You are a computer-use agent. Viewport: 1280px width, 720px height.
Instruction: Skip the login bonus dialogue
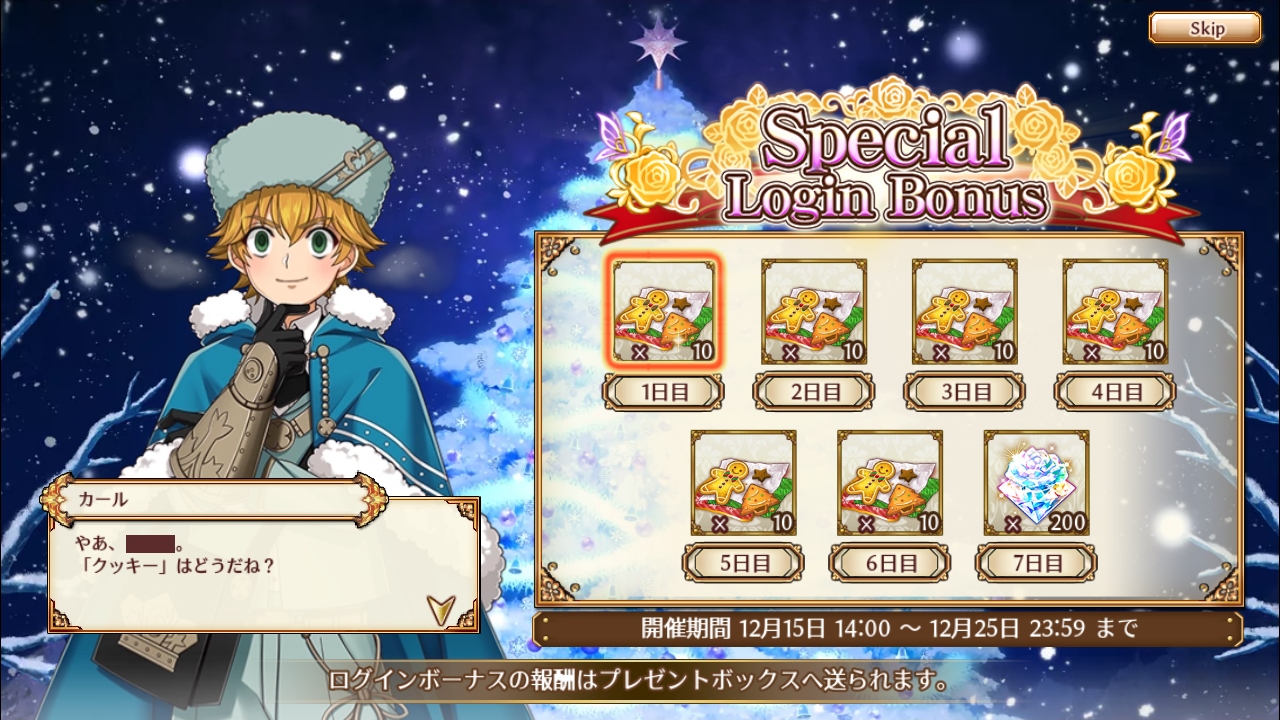[1204, 28]
